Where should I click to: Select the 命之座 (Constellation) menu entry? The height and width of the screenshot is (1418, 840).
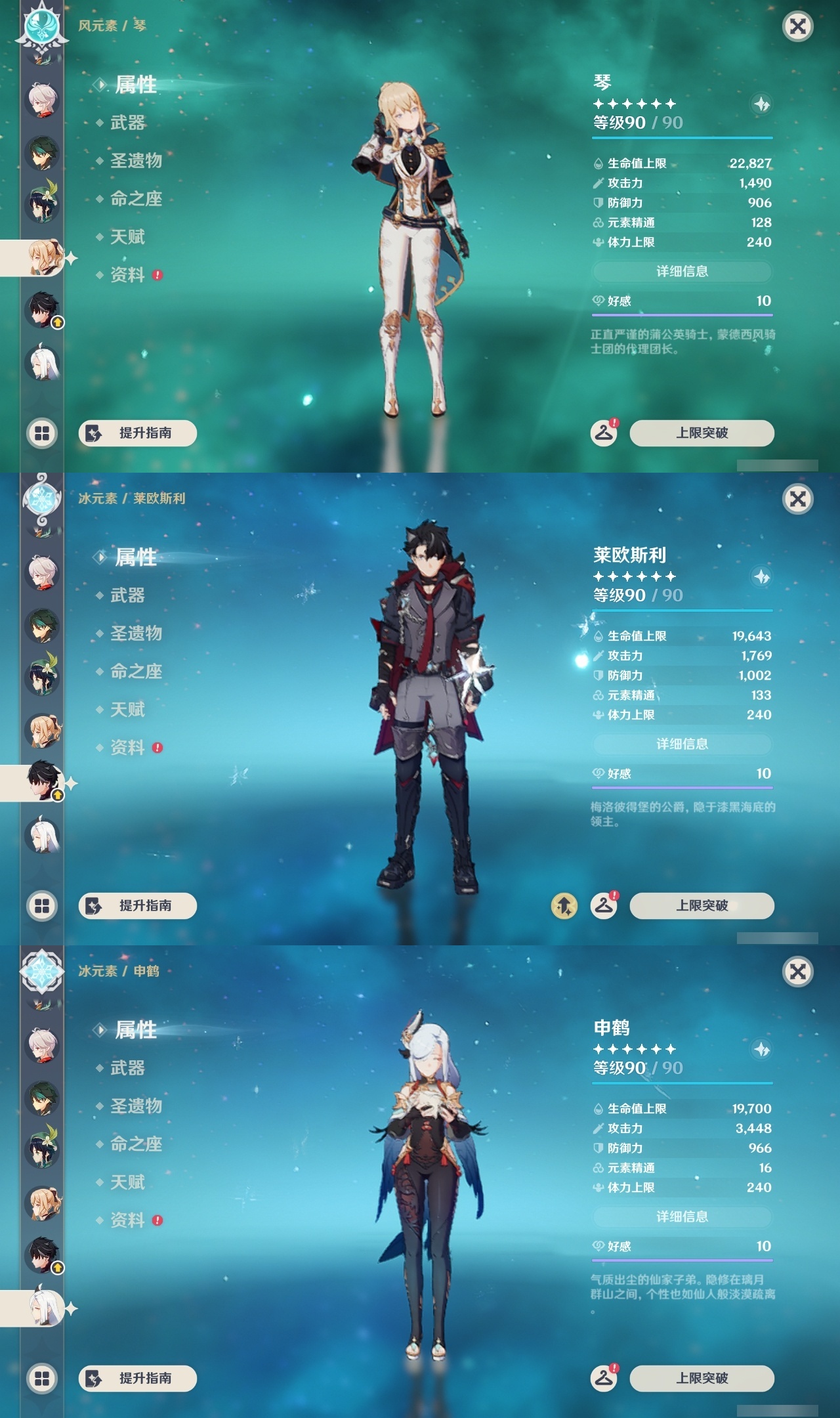[x=136, y=199]
